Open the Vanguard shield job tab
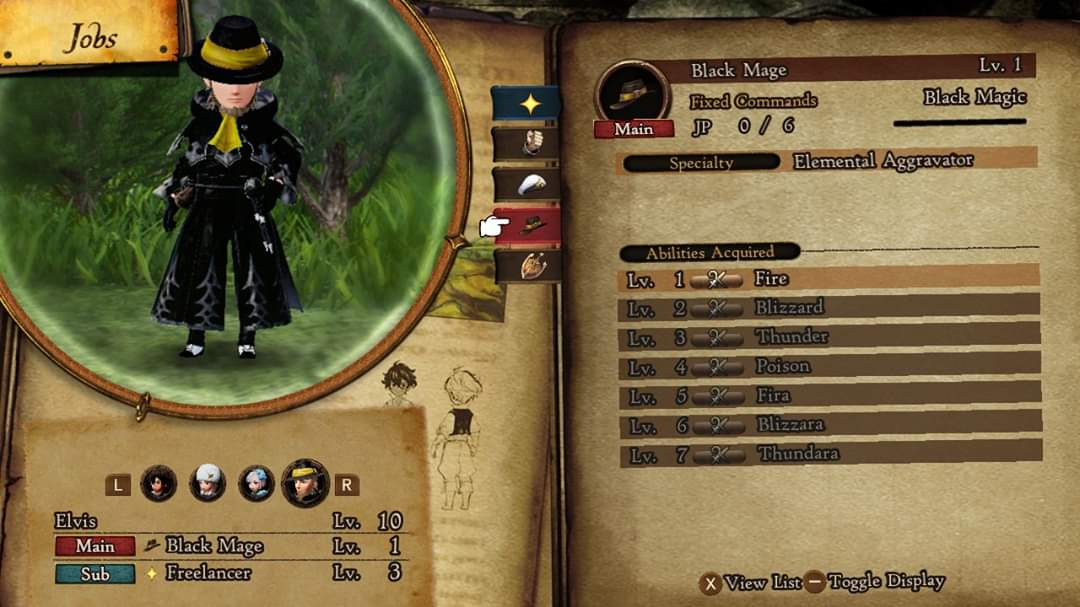This screenshot has height=607, width=1080. click(x=526, y=265)
